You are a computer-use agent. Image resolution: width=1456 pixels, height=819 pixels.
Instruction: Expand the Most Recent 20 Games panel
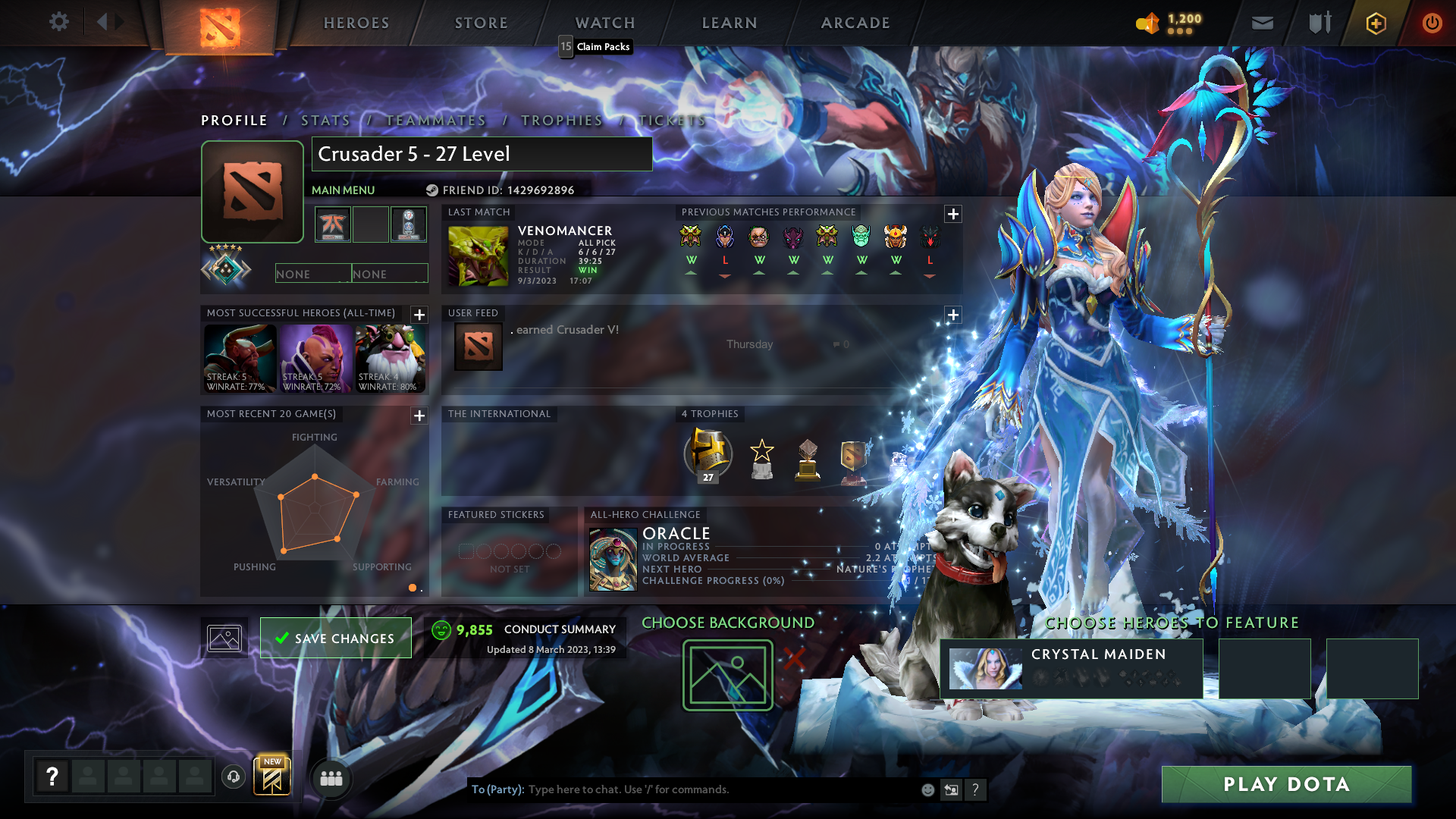(x=418, y=415)
